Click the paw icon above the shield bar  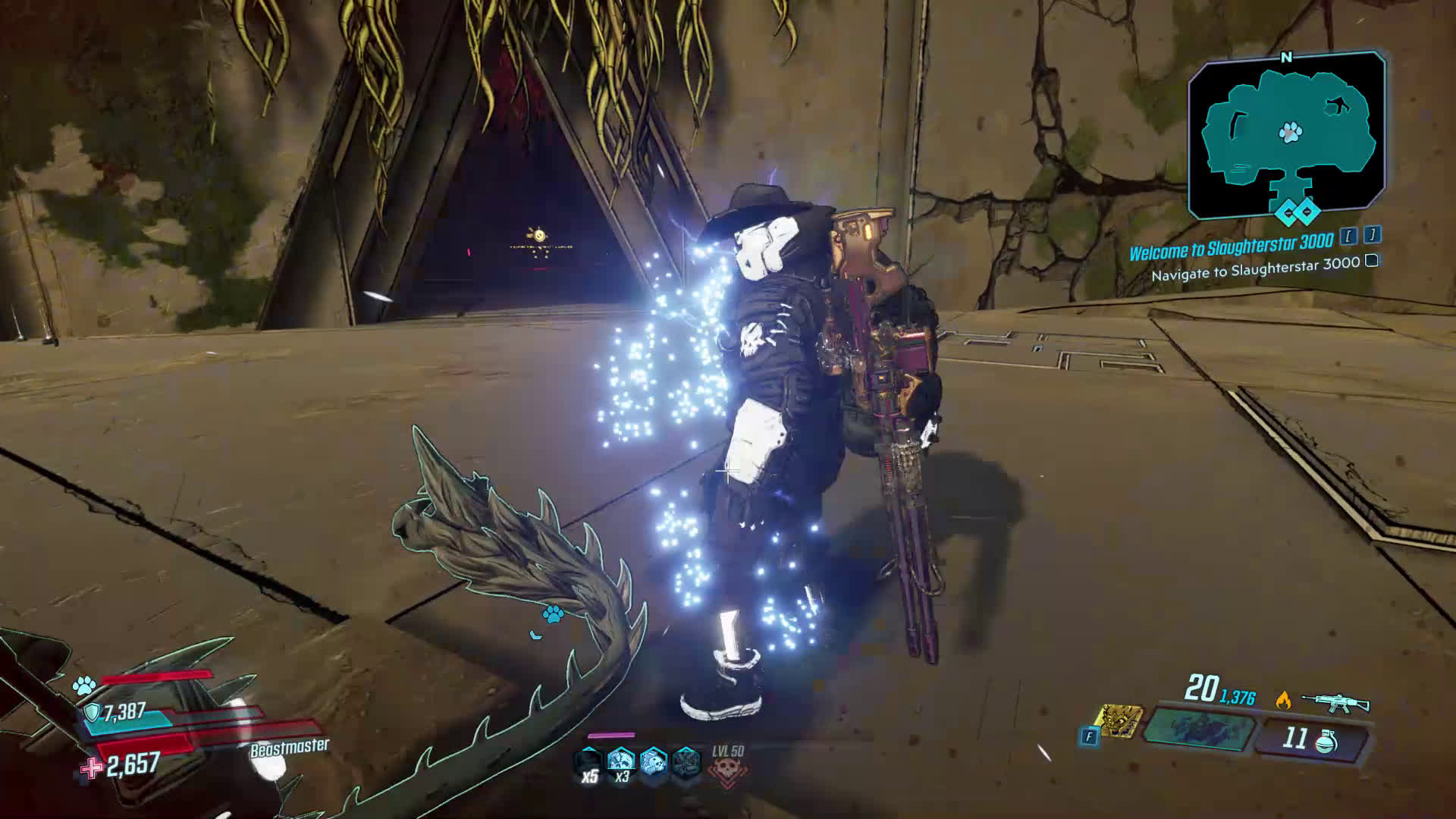coord(83,687)
